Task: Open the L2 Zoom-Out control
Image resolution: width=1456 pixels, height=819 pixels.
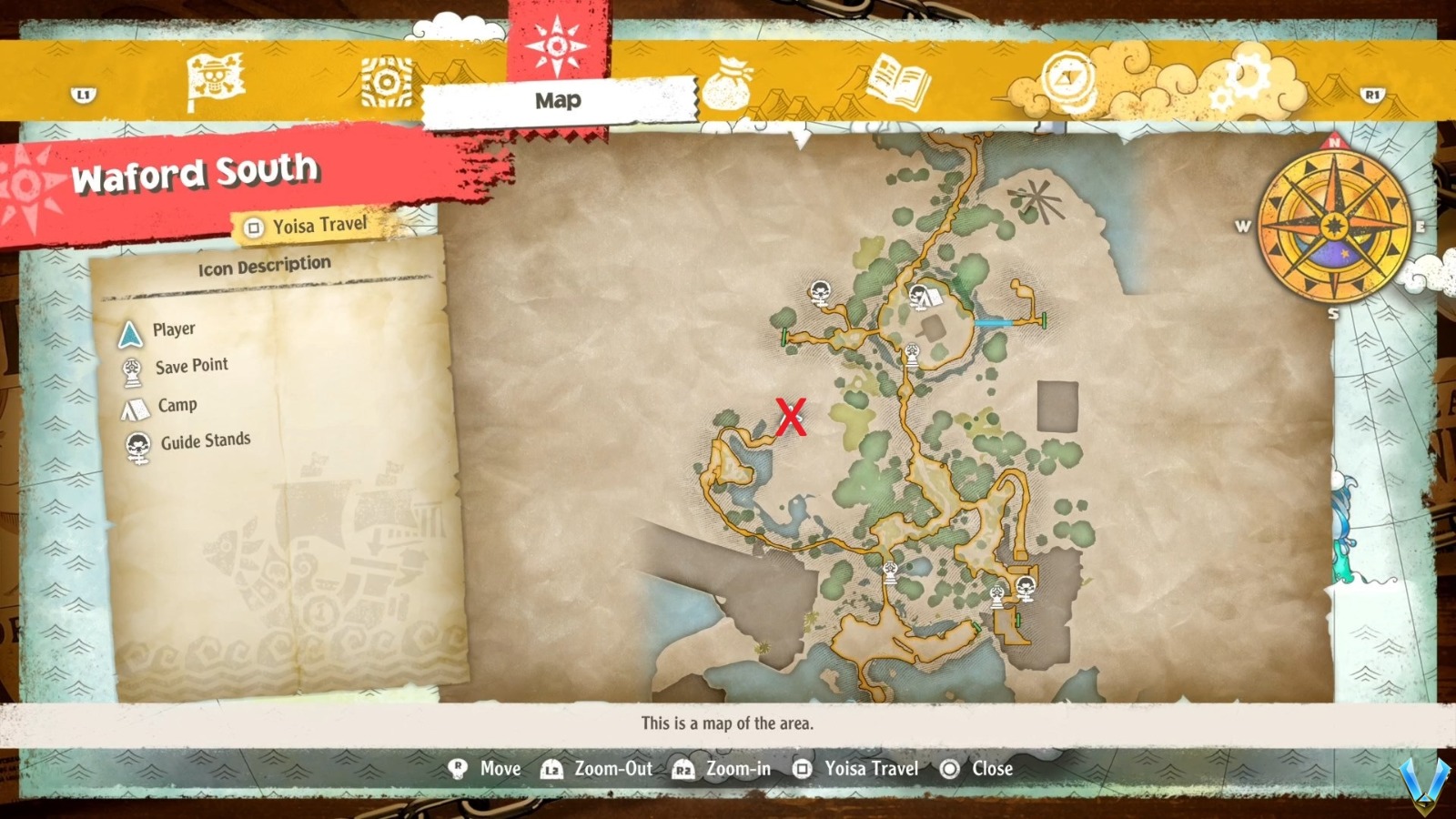Action: [550, 769]
